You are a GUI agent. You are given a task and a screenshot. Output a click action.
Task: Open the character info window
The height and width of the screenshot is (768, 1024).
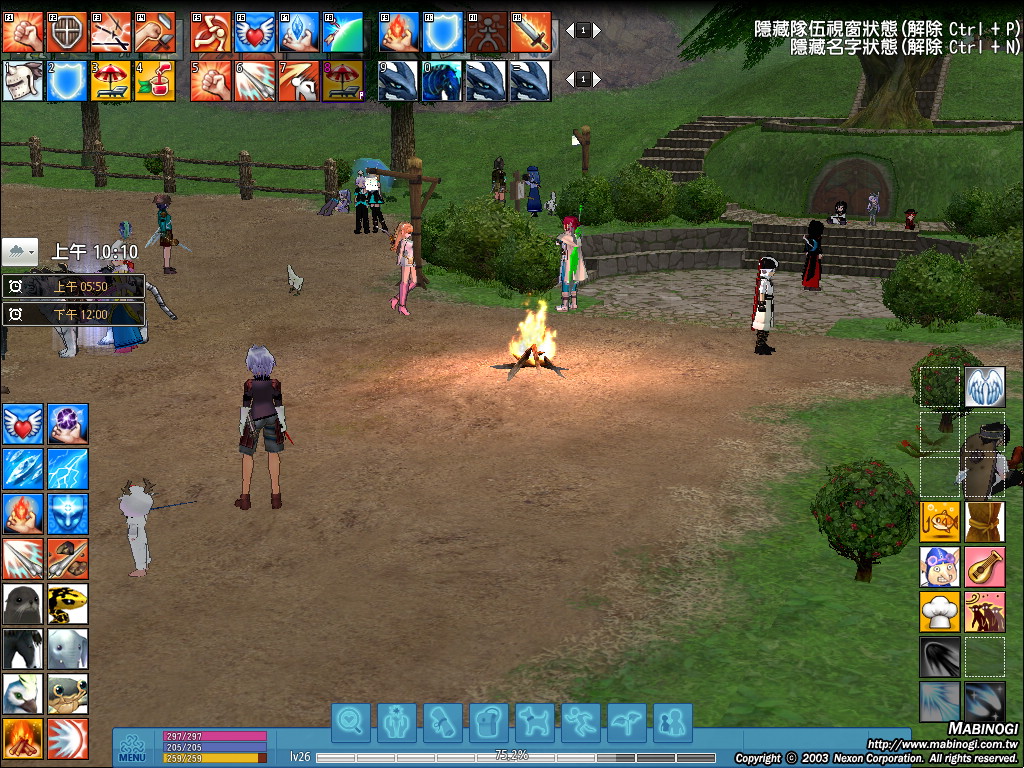click(397, 722)
